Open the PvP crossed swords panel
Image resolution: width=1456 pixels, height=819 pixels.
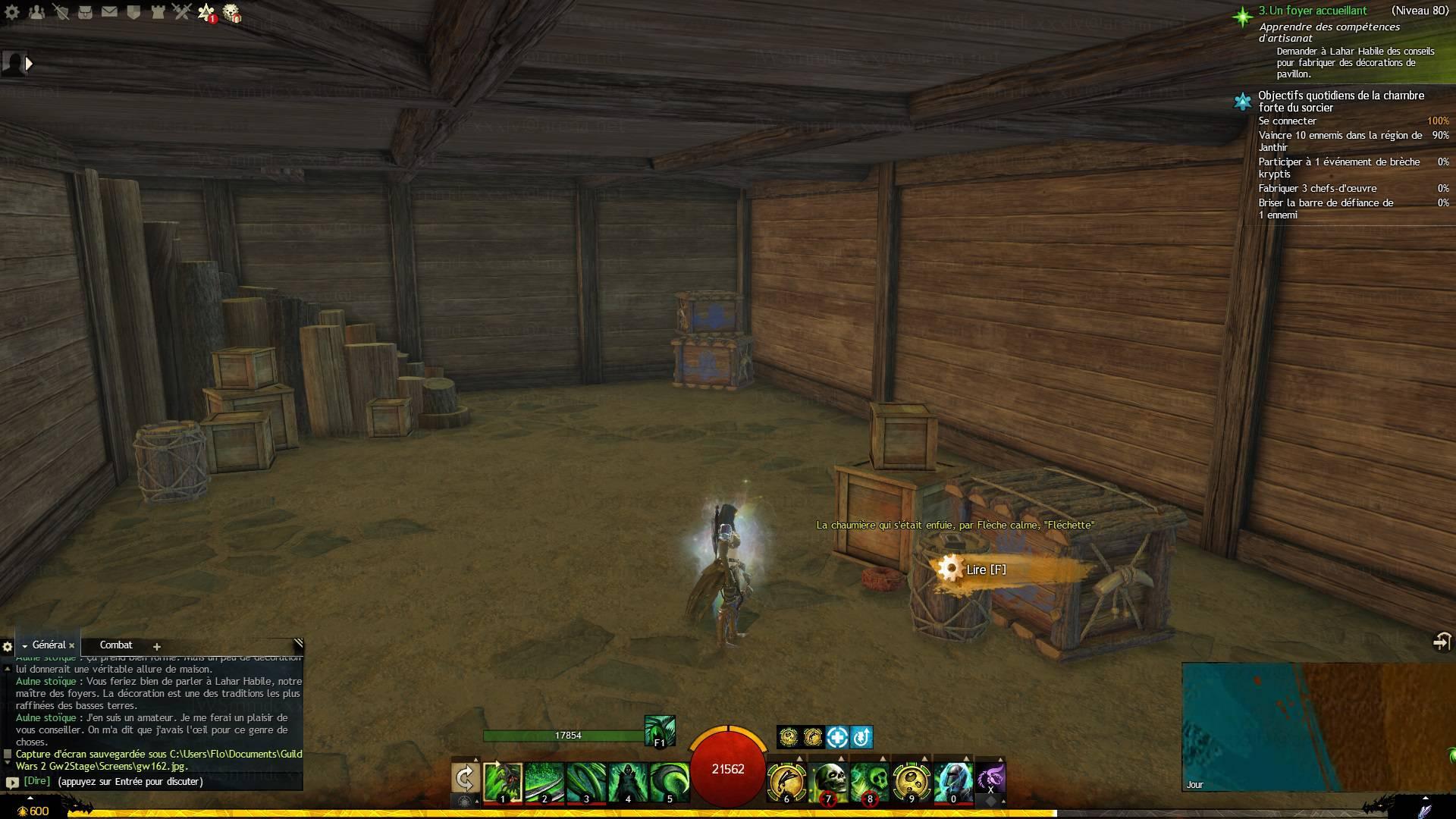[x=181, y=12]
